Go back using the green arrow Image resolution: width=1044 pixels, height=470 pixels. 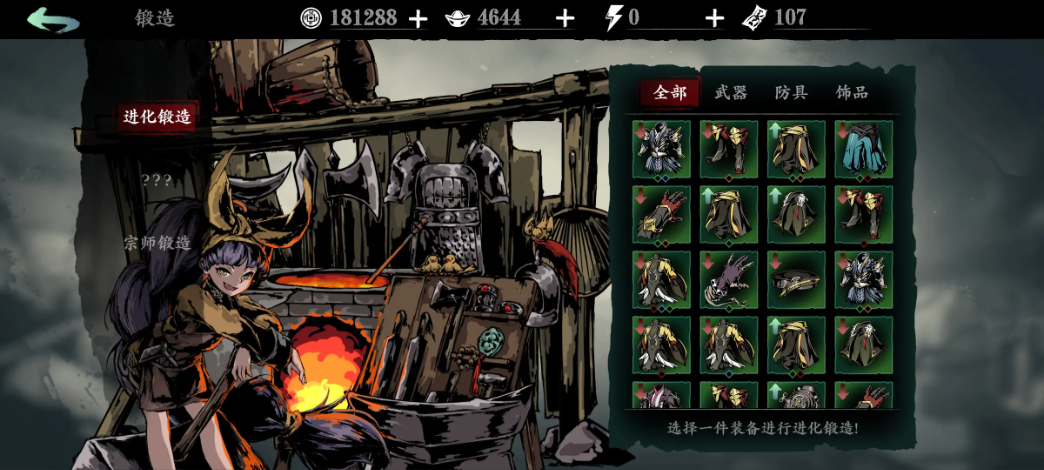pos(53,20)
